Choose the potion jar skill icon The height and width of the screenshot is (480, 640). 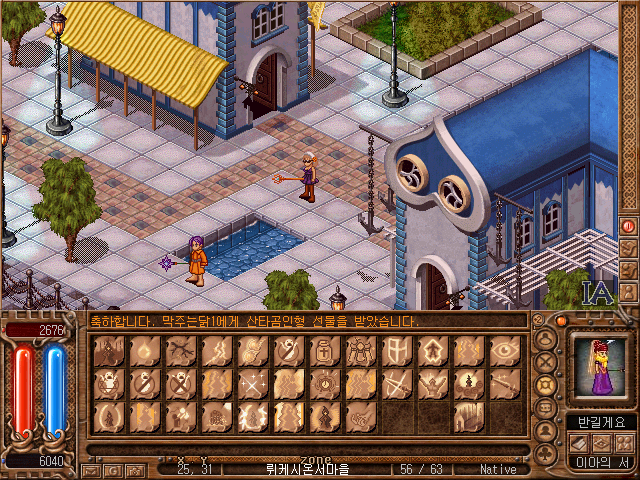point(325,351)
